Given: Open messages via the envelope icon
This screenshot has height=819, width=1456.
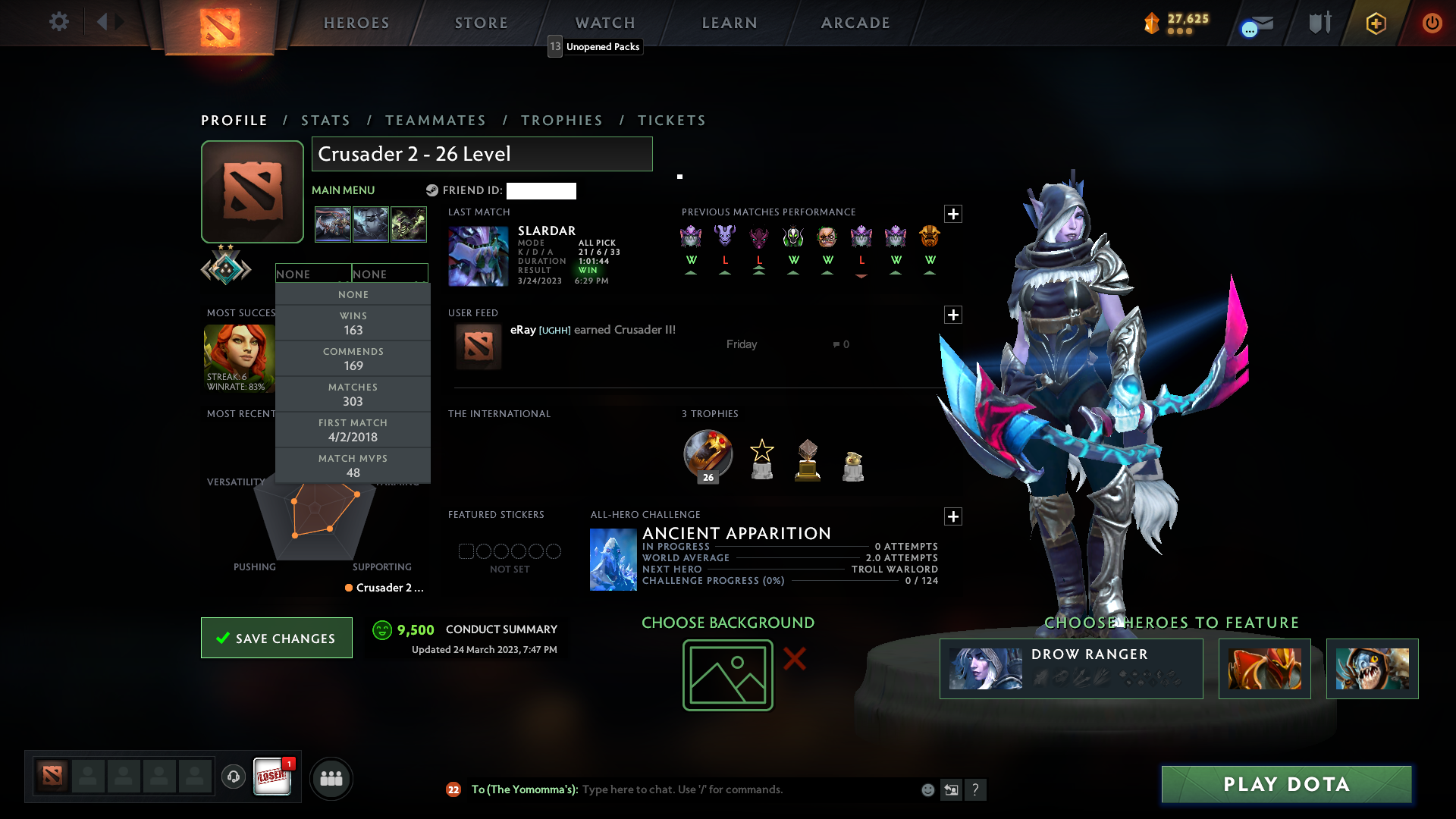Looking at the screenshot, I should [x=1255, y=23].
